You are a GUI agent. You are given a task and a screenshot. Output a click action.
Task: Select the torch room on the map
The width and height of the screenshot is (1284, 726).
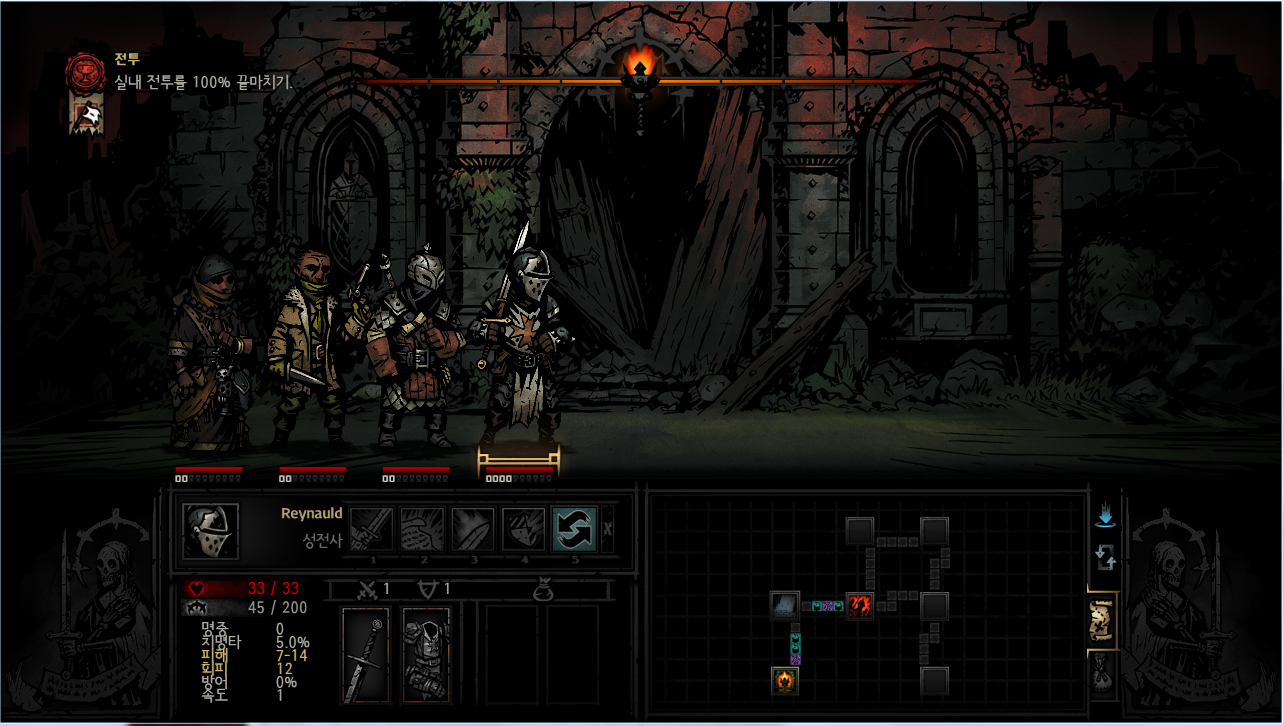pyautogui.click(x=785, y=681)
